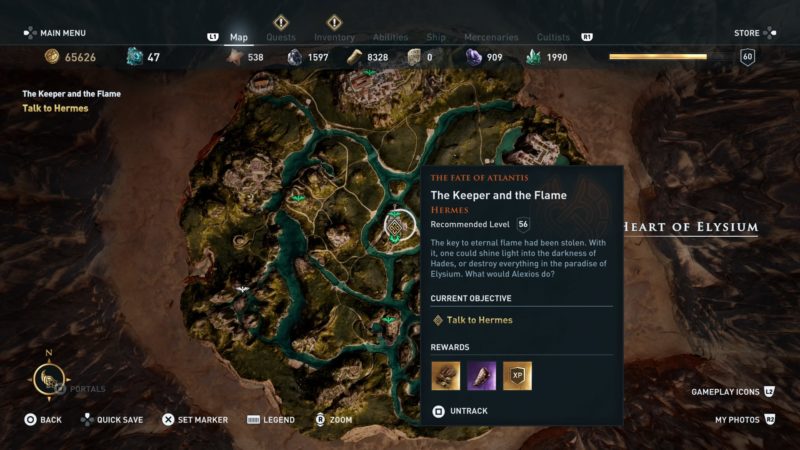Select the purple gear reward icon
Screen dimensions: 800x450
pyautogui.click(x=481, y=375)
